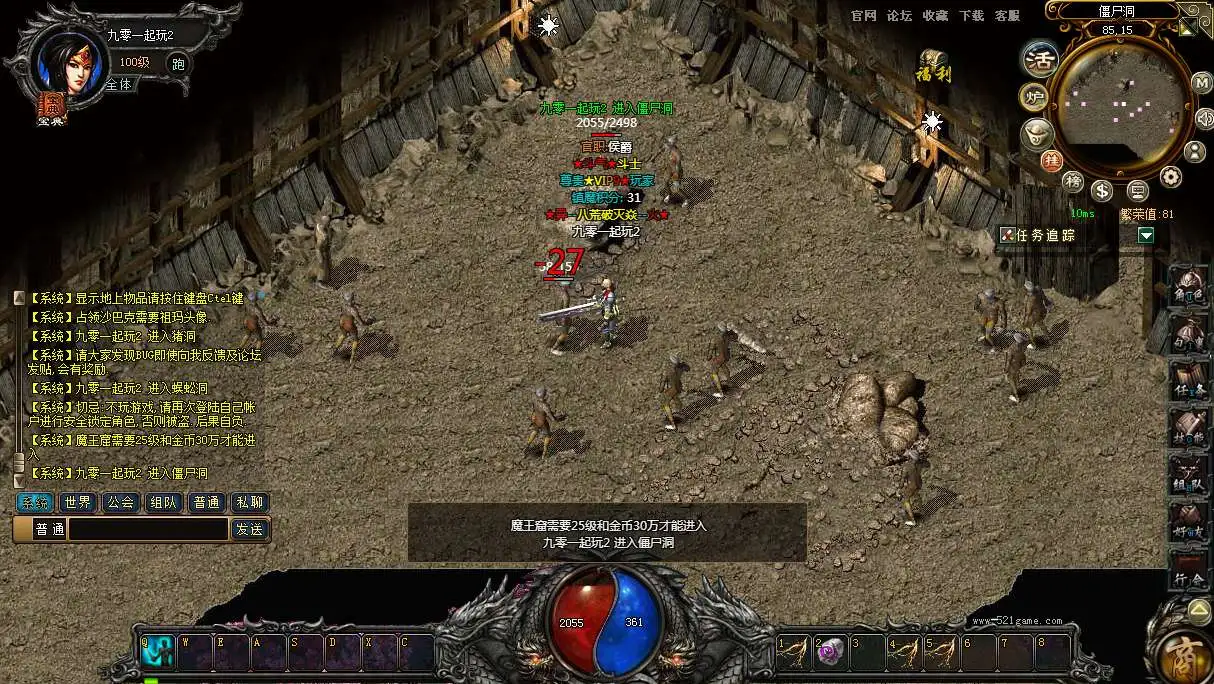Open settings via the gear icon
The height and width of the screenshot is (684, 1214).
[x=1170, y=178]
